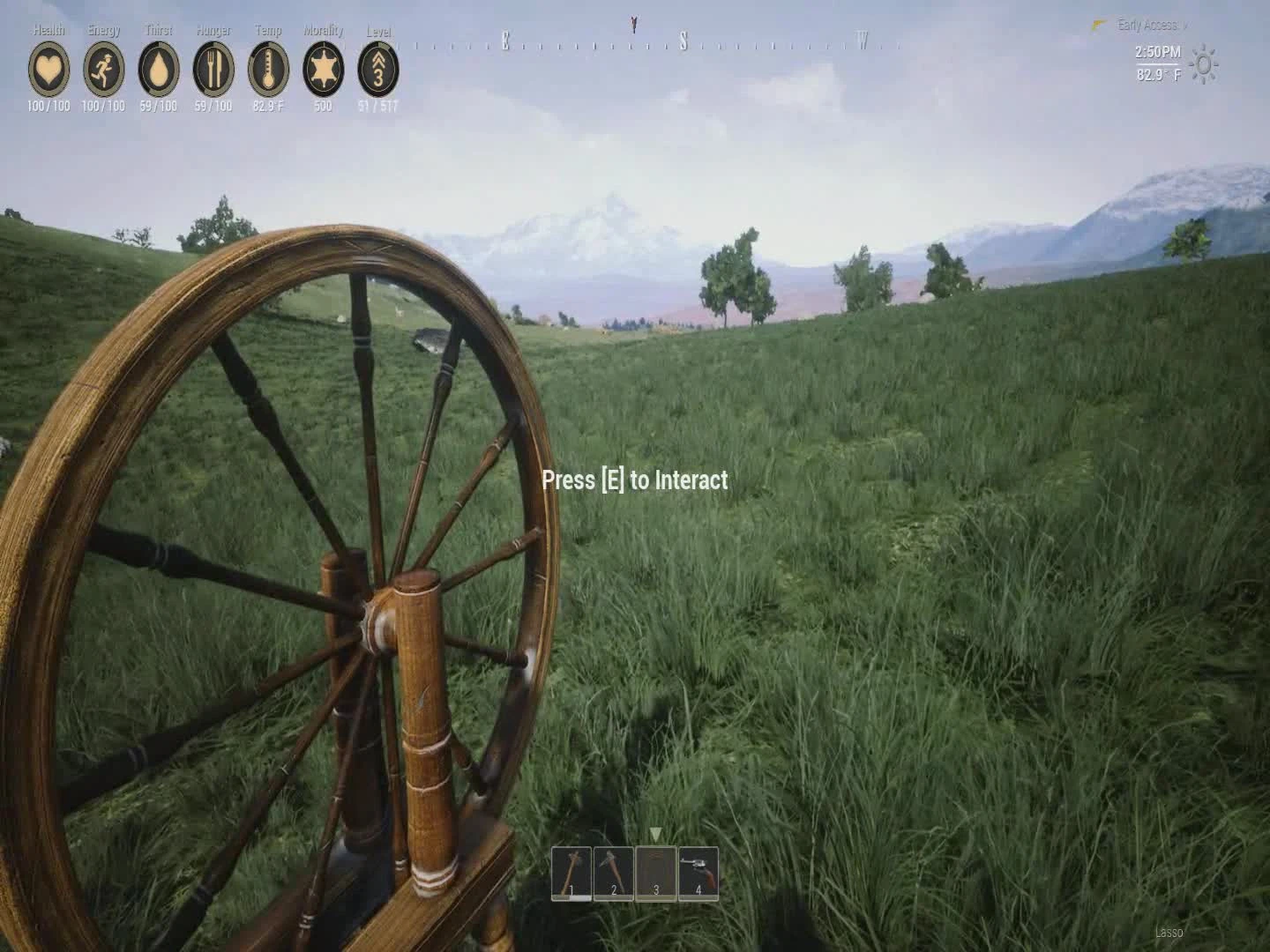Click the durability bar under hotbar slot 1
Image resolution: width=1270 pixels, height=952 pixels.
point(570,897)
